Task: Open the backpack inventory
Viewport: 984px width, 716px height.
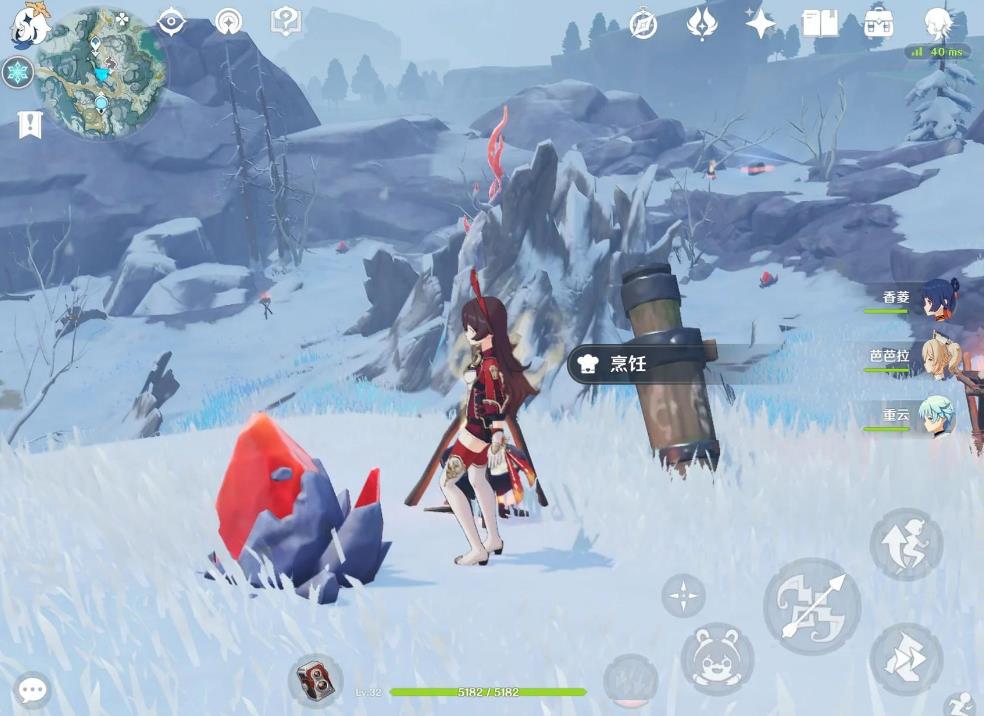Action: 879,22
